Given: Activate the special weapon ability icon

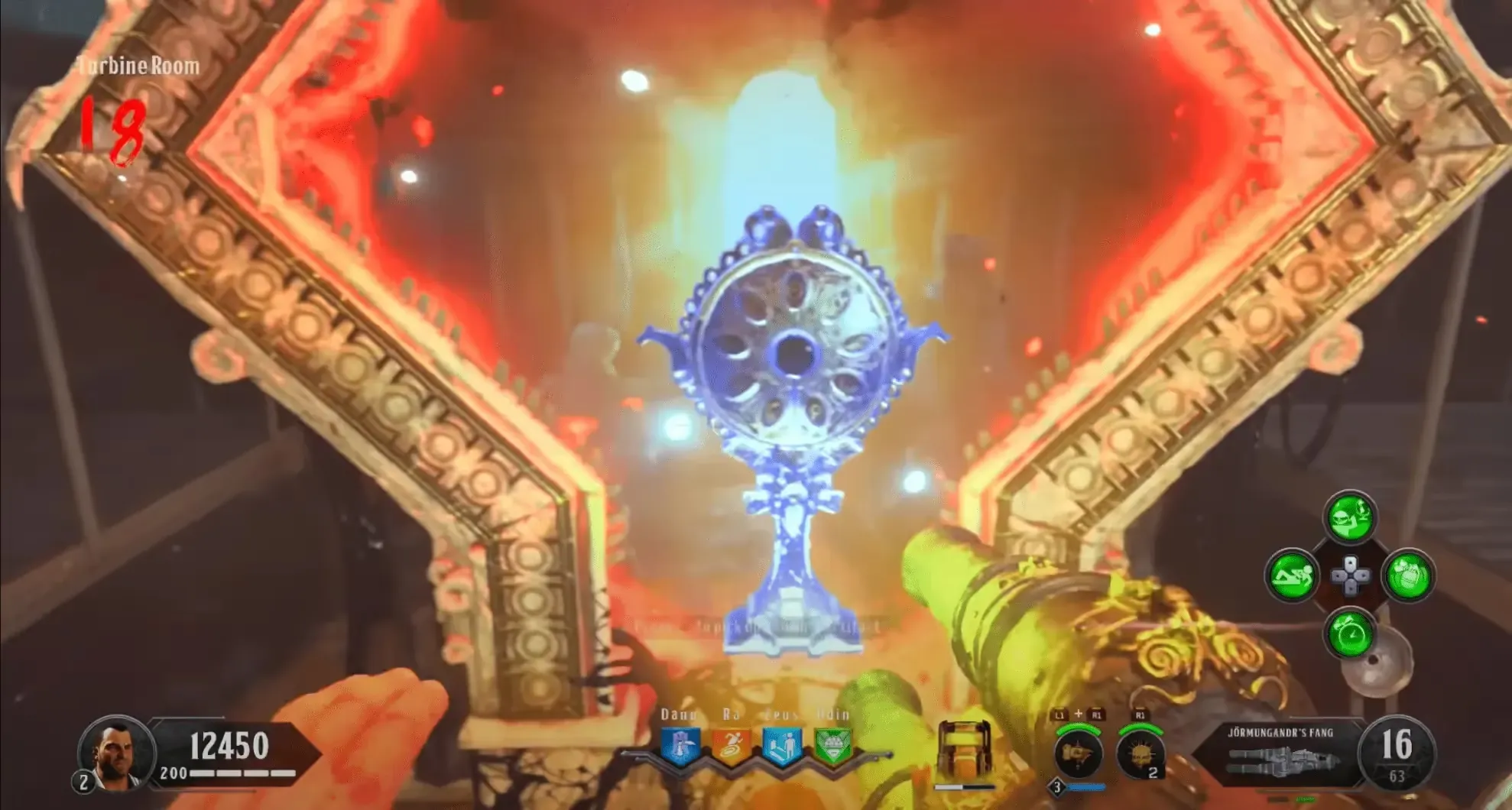Looking at the screenshot, I should coord(1078,753).
